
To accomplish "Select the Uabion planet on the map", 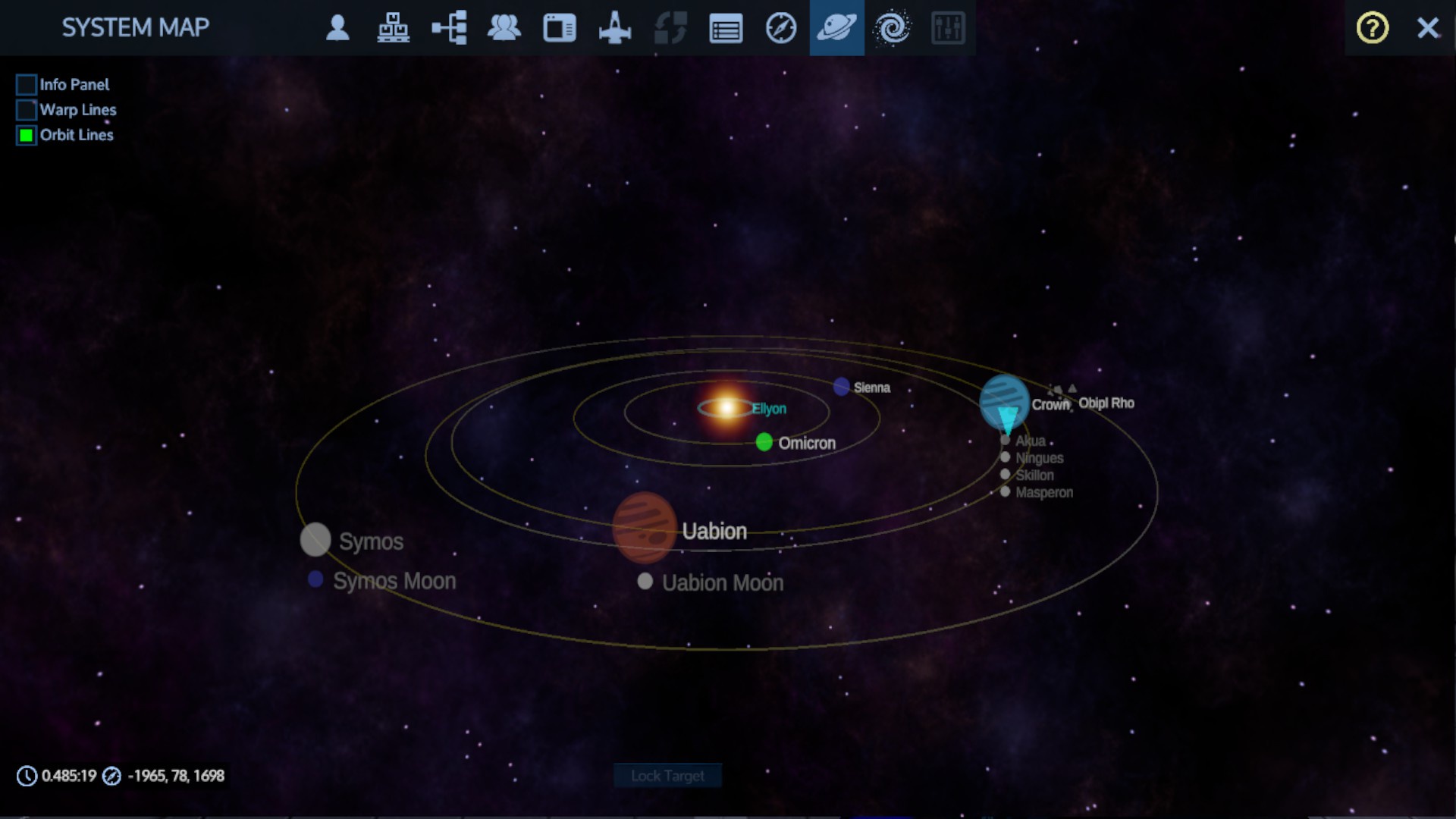I will (x=644, y=528).
